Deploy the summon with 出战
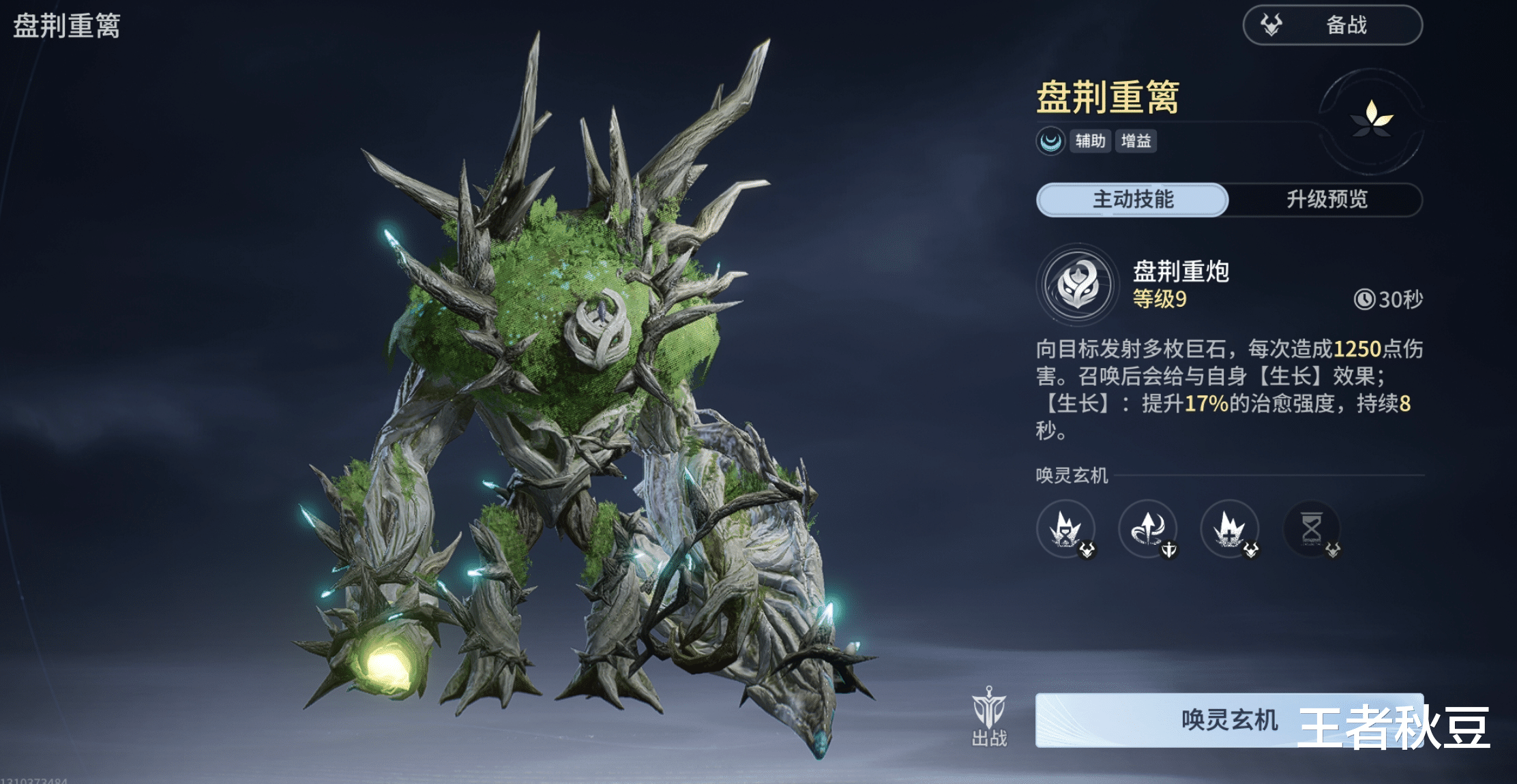 (x=989, y=717)
